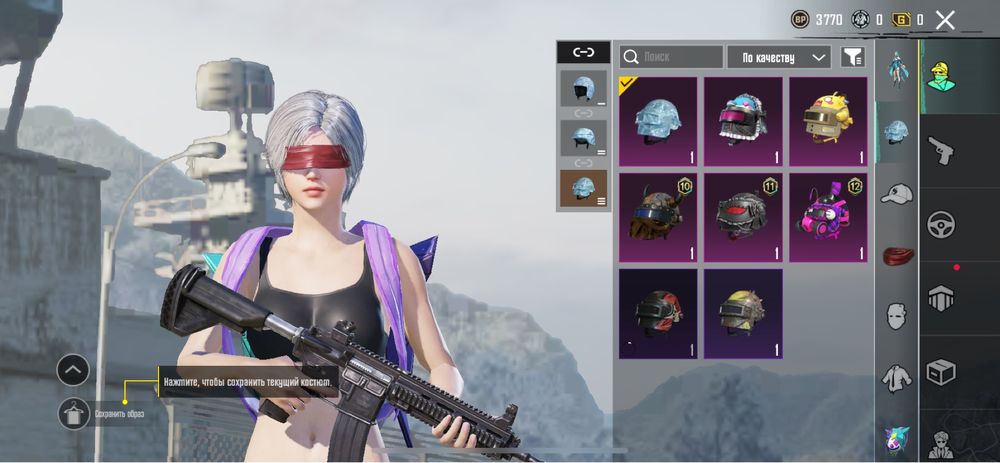Select the yellow chick helmet skin

click(x=828, y=121)
